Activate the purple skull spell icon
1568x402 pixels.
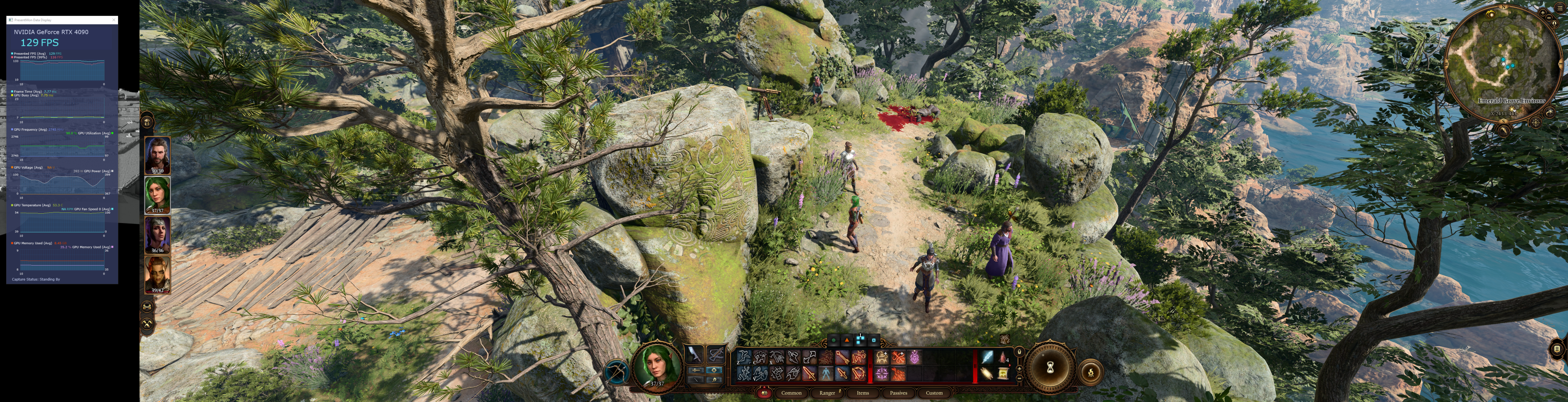915,357
